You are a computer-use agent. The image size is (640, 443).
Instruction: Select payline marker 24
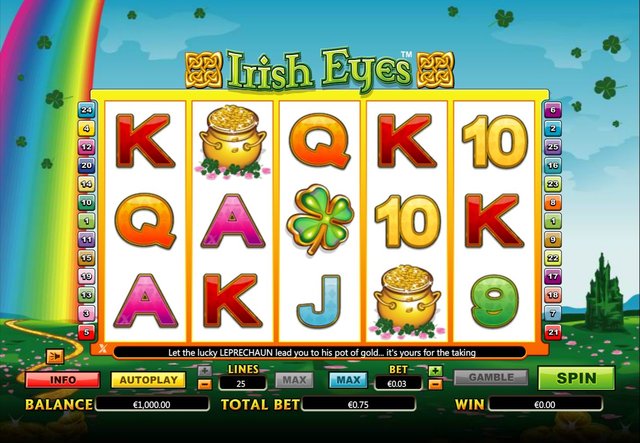coord(86,109)
